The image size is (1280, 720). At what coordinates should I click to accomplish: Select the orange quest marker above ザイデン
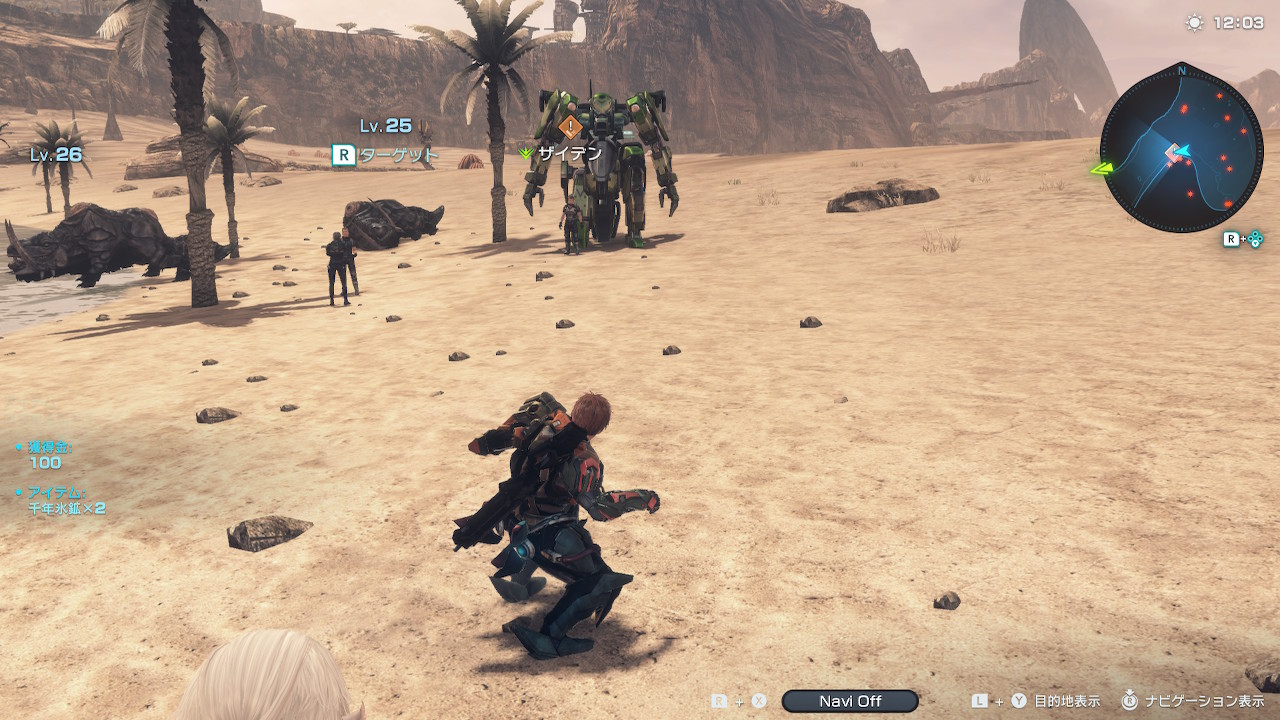pos(570,127)
